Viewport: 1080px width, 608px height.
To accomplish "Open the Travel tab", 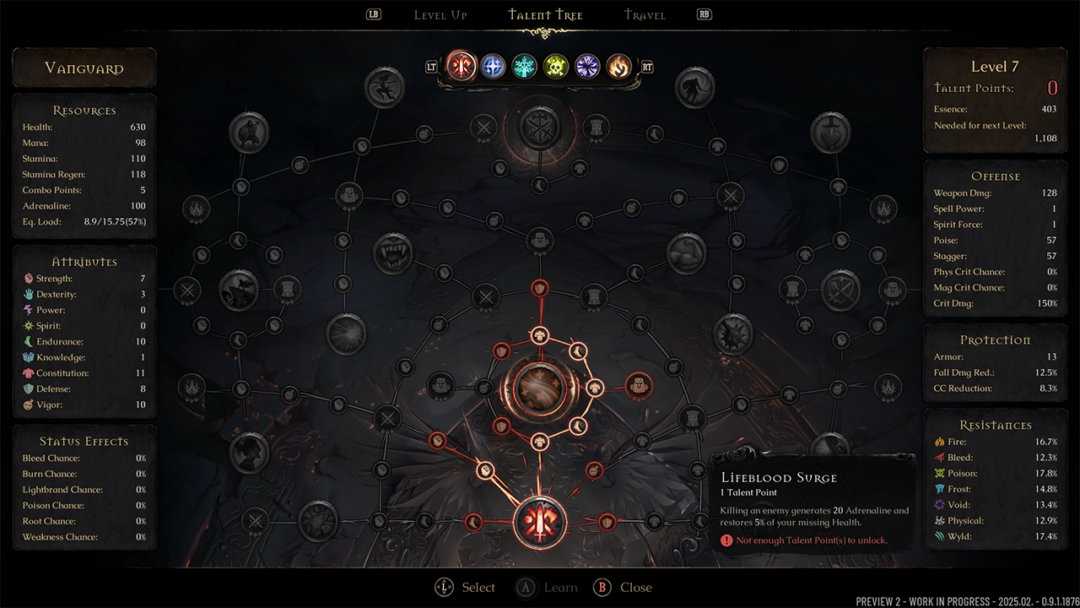I will [x=645, y=15].
